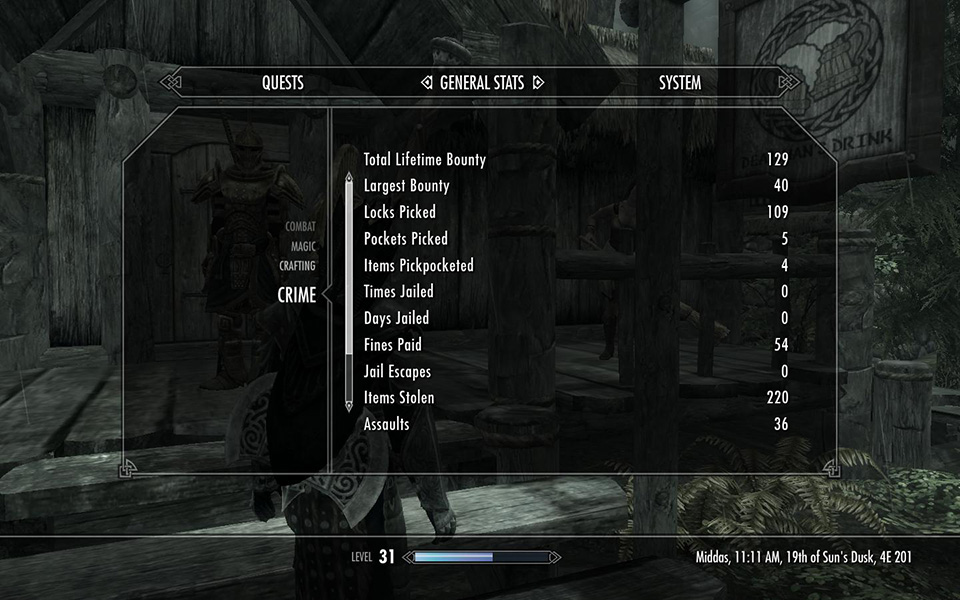Open the System tab
This screenshot has height=600, width=960.
(x=680, y=83)
